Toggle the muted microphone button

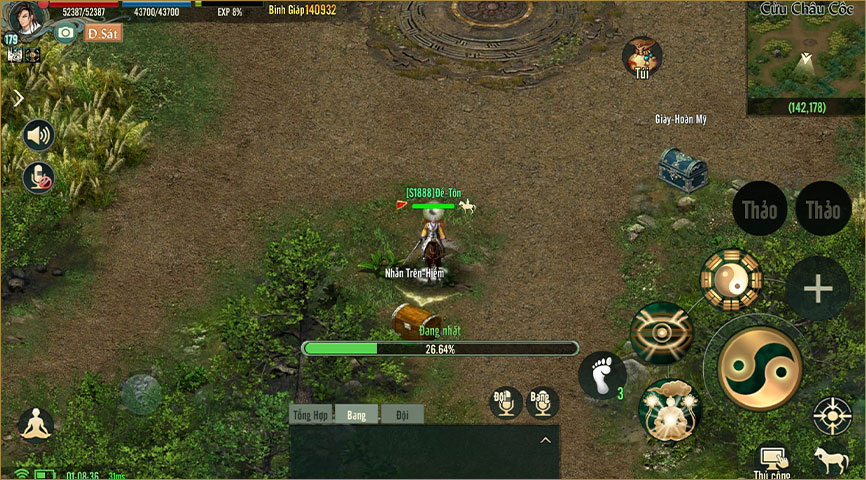pyautogui.click(x=39, y=178)
